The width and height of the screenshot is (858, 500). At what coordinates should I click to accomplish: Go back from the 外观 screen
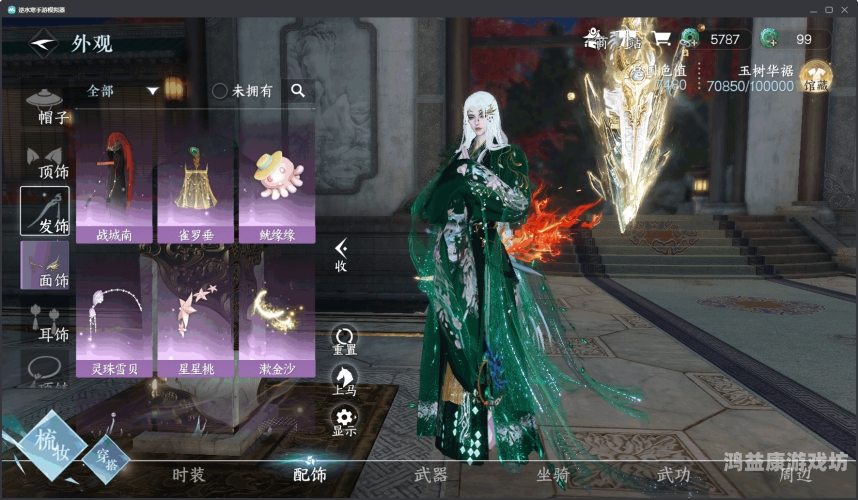[x=43, y=43]
